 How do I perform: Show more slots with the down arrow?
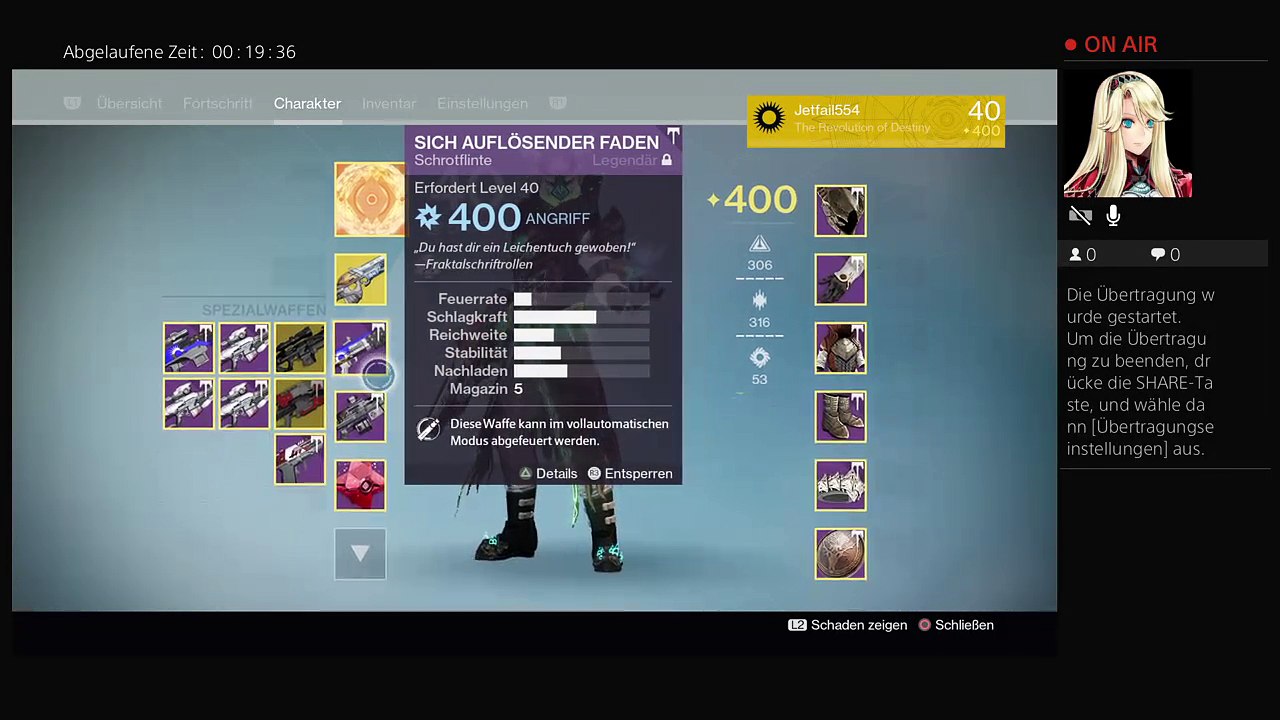[x=360, y=553]
